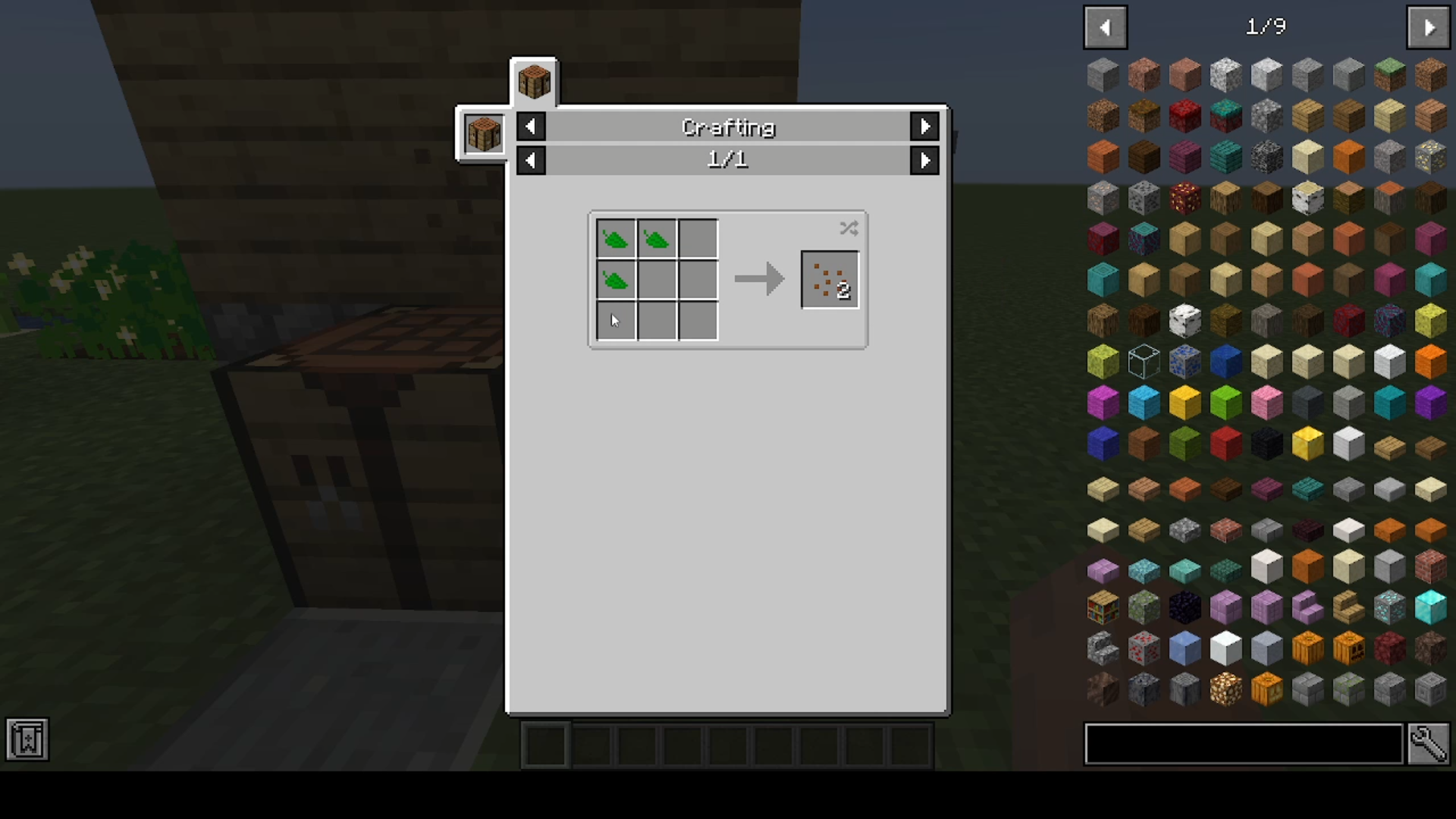
Task: Click the JEI item search field
Action: tap(1244, 745)
